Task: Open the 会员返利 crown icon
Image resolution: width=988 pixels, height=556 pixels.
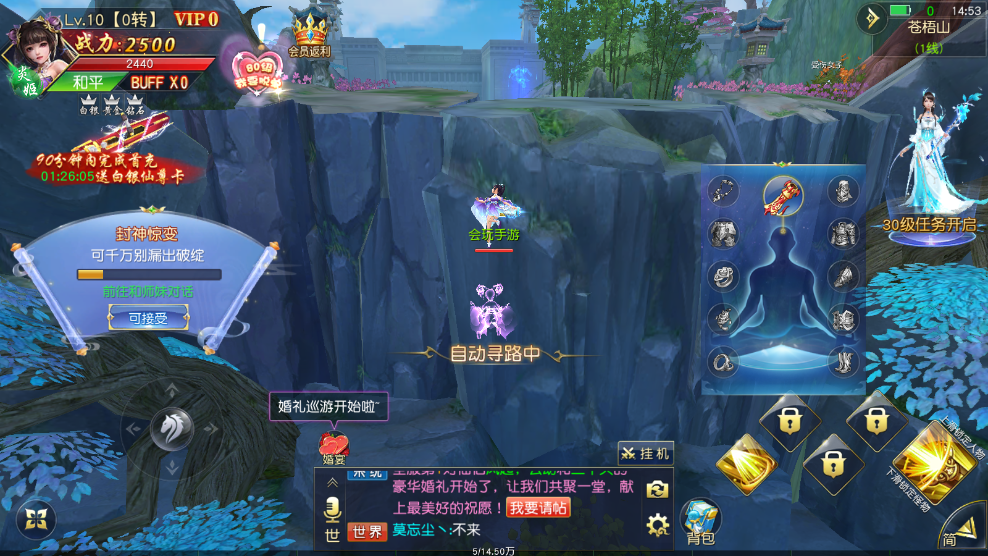Action: point(309,35)
